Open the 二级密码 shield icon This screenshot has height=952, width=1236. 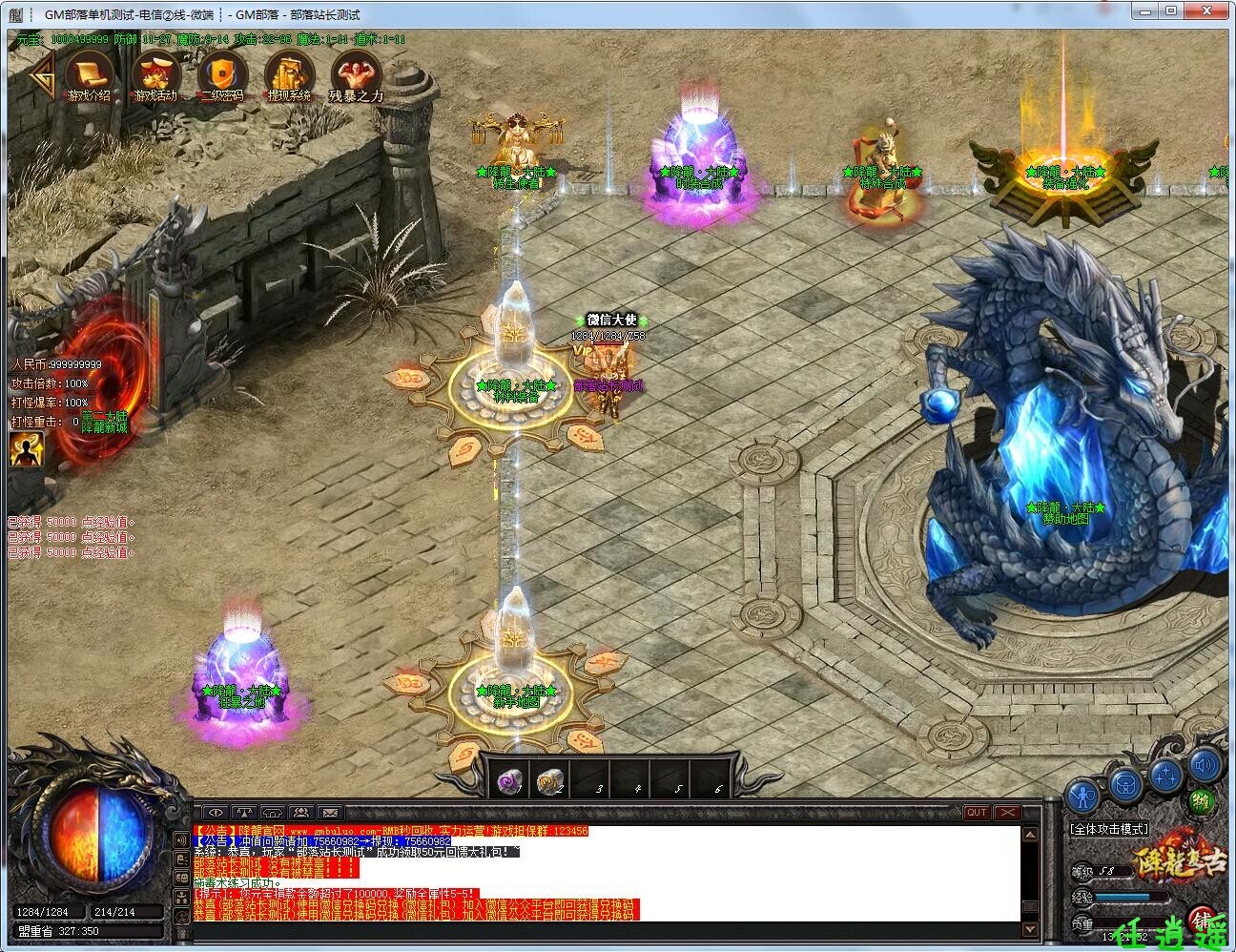pos(222,75)
